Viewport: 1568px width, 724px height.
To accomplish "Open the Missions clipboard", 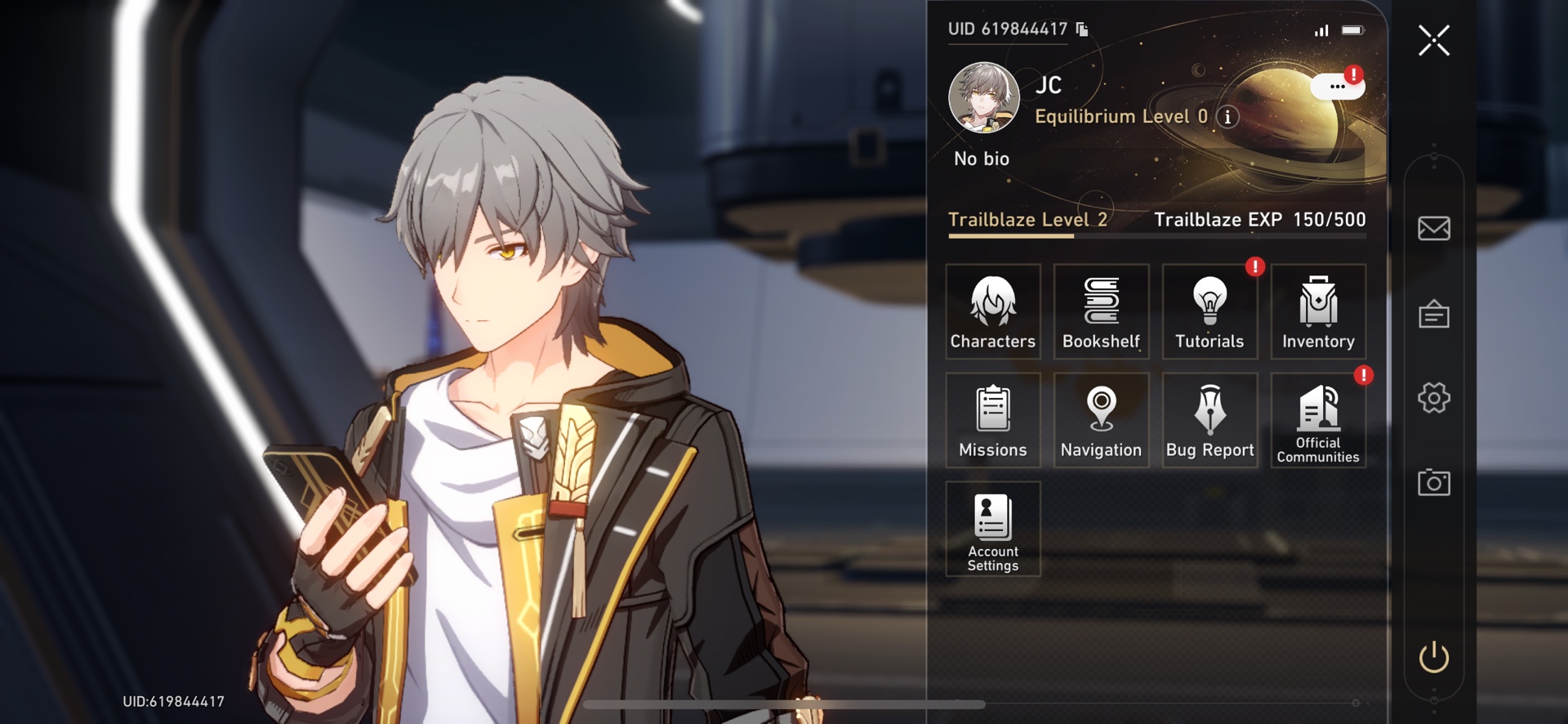I will pos(992,419).
